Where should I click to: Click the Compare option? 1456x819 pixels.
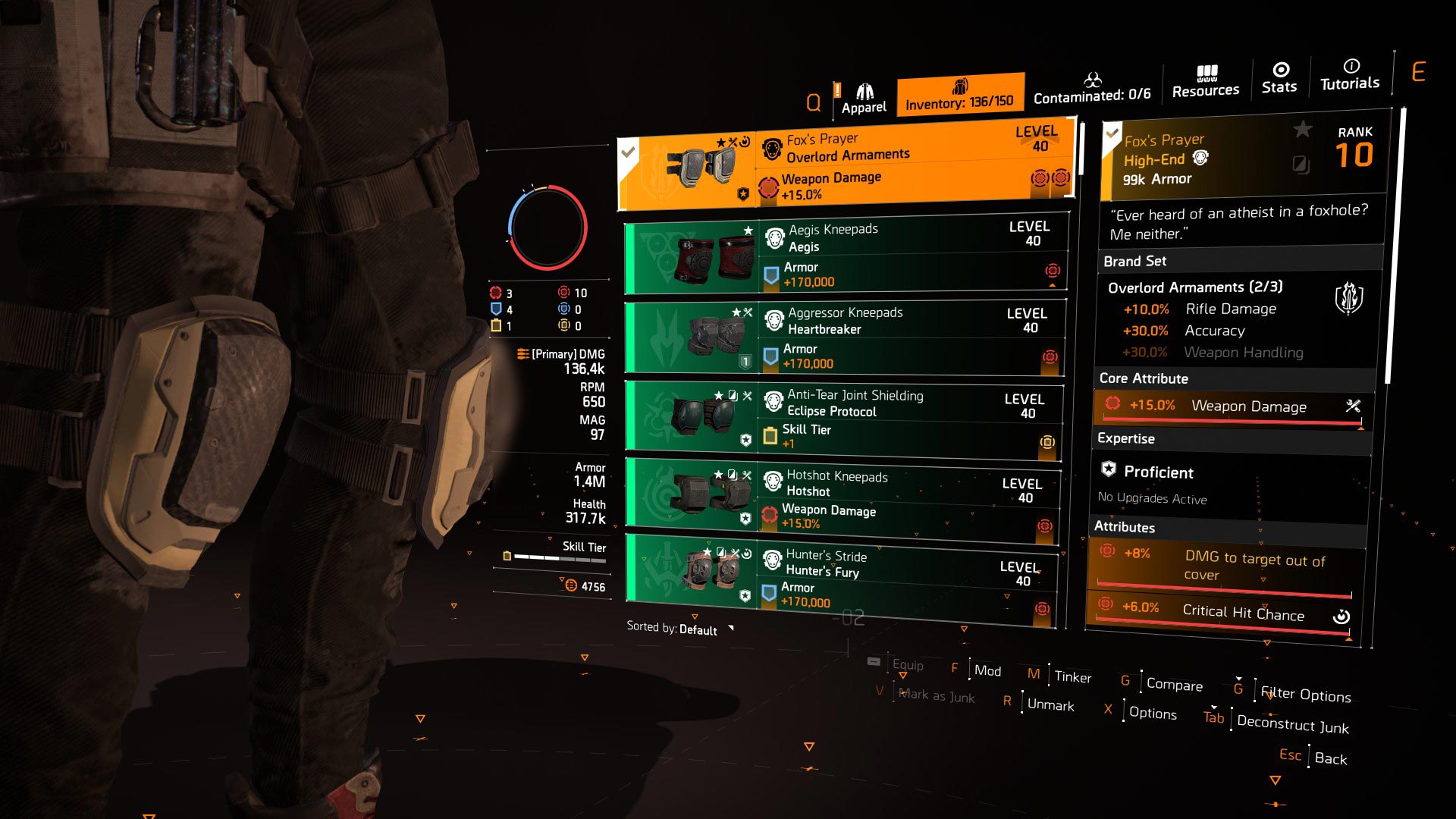coord(1174,685)
